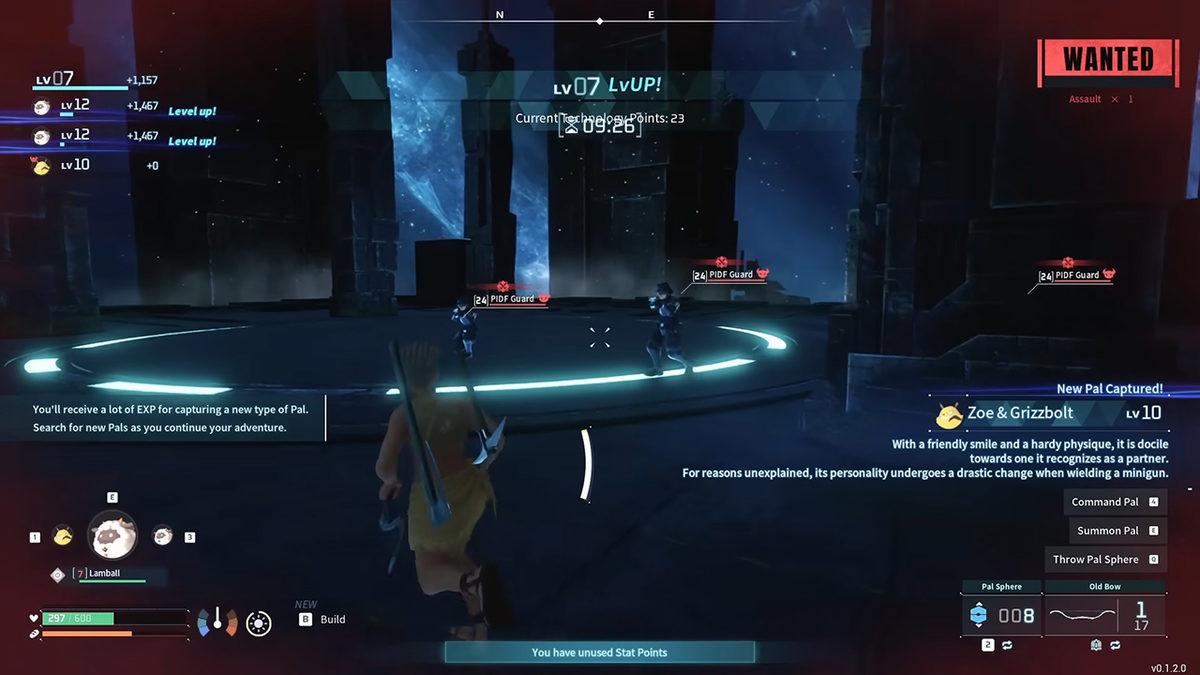Click the day-night sun indicator icon

coord(259,624)
